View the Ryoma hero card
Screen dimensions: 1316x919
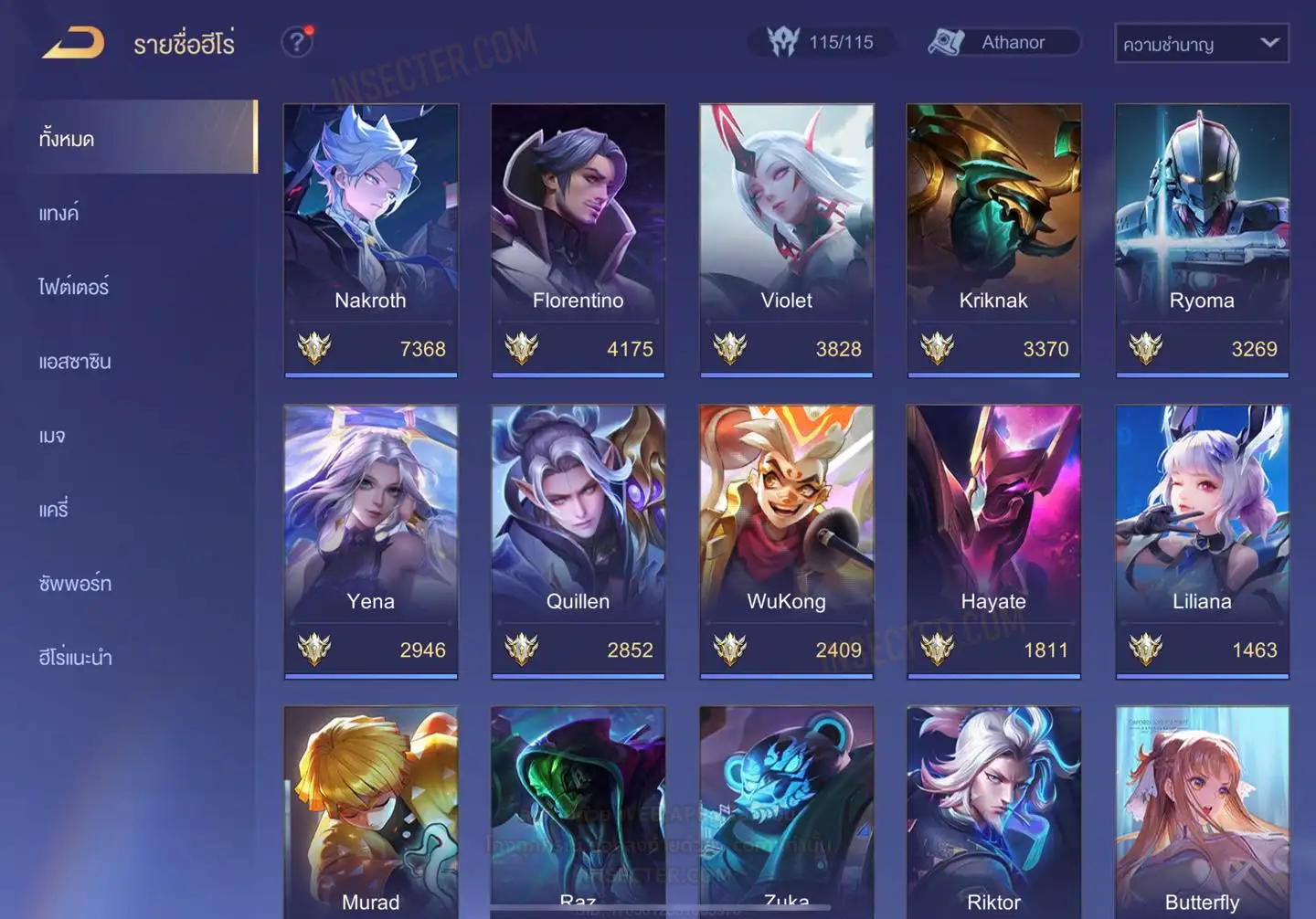[x=1202, y=239]
